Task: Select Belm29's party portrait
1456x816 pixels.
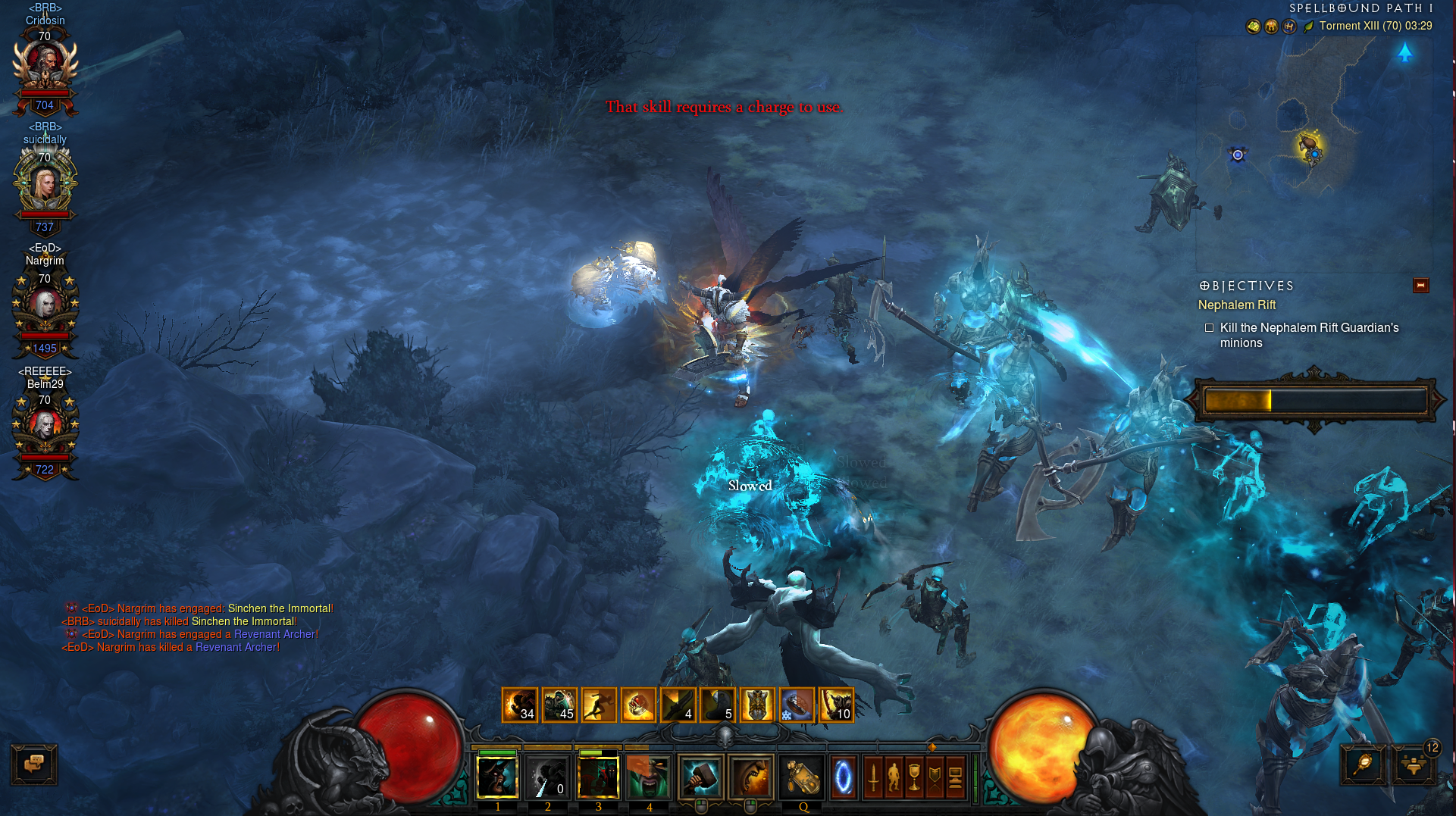Action: point(45,429)
